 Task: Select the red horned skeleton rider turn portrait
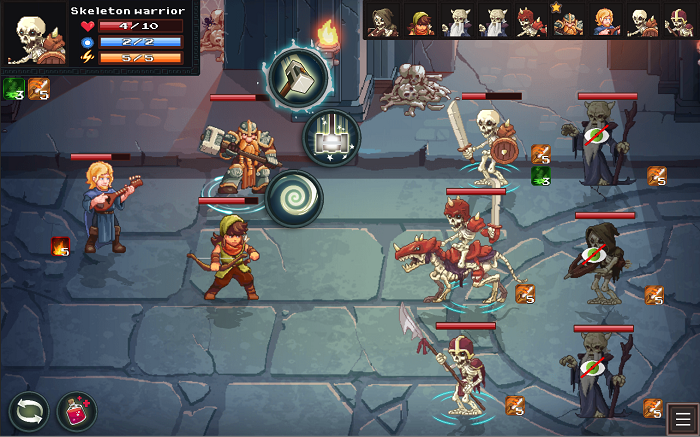point(530,22)
